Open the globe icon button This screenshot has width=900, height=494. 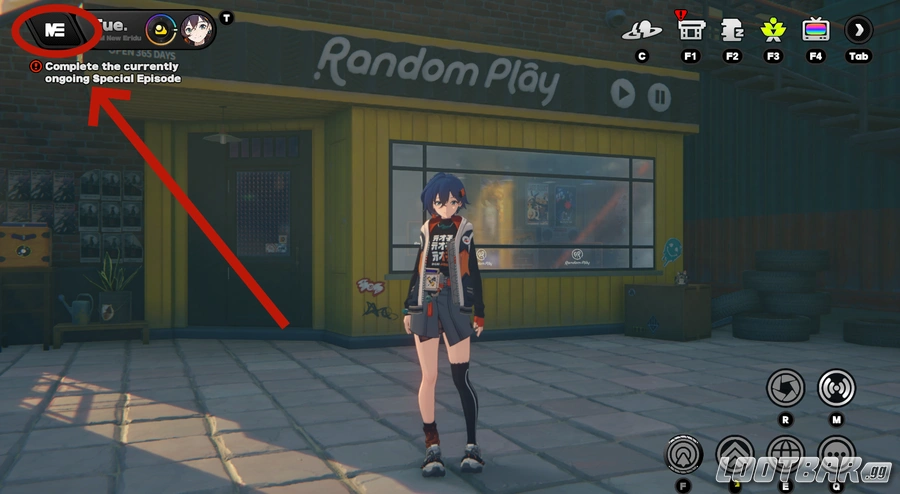point(785,455)
